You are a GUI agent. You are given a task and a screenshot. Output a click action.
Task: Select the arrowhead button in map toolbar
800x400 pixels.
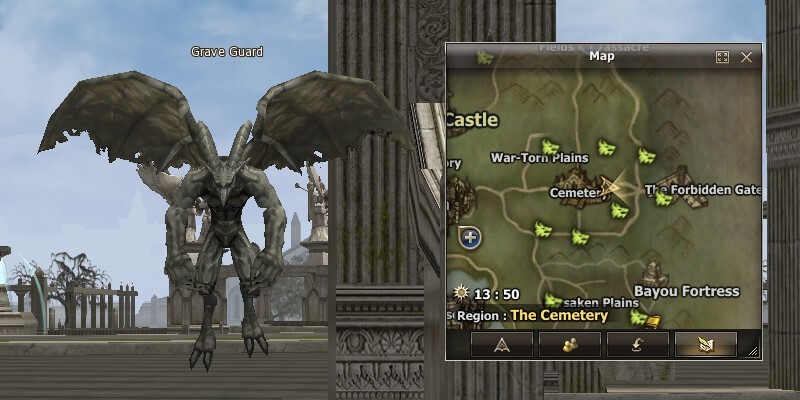tap(502, 345)
